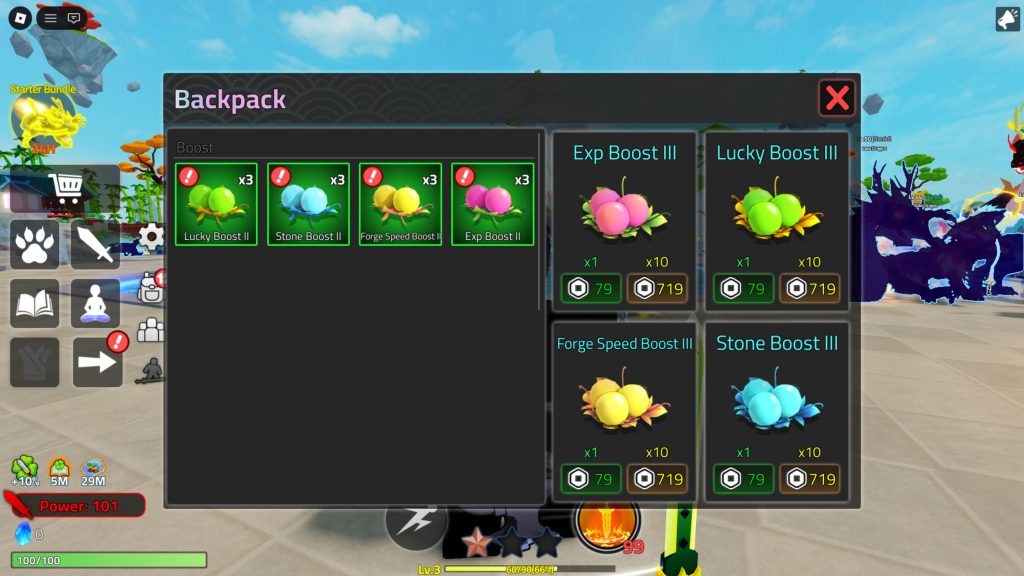Viewport: 1024px width, 576px height.
Task: Select the Exp Boost II item slot
Action: coord(492,204)
